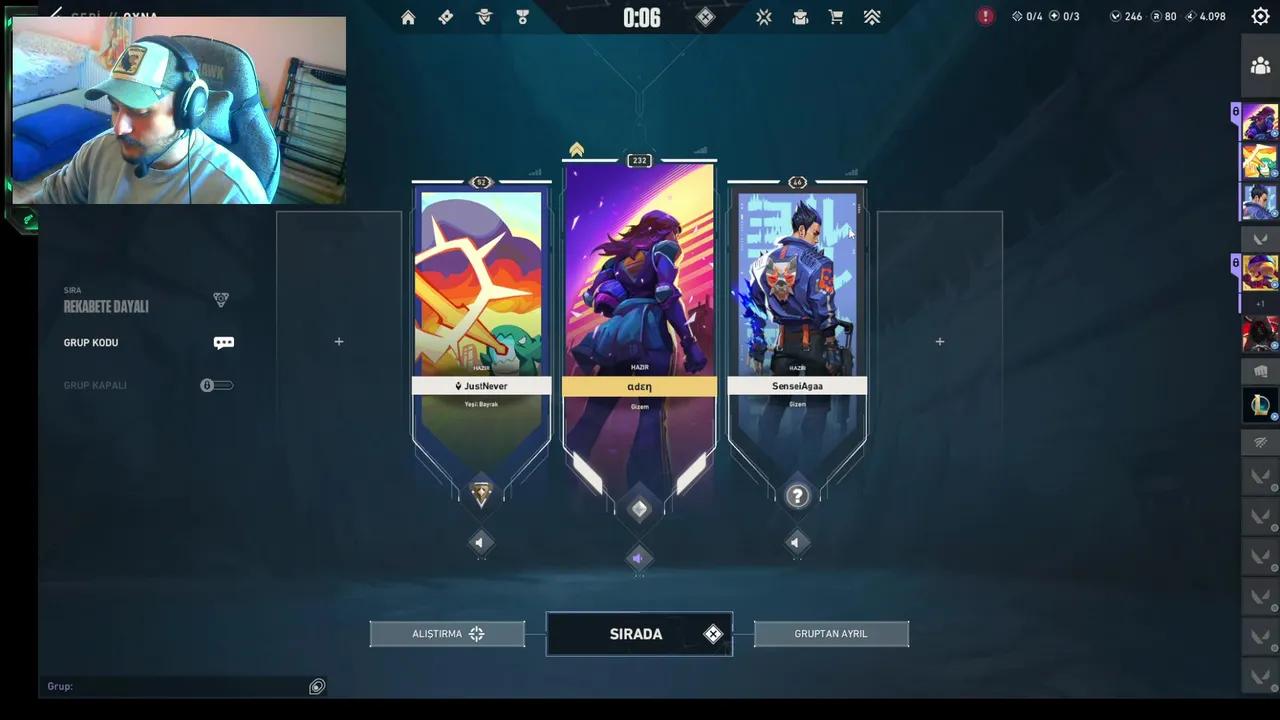The width and height of the screenshot is (1280, 720).
Task: Open Premier via the chevrons icon
Action: point(872,17)
